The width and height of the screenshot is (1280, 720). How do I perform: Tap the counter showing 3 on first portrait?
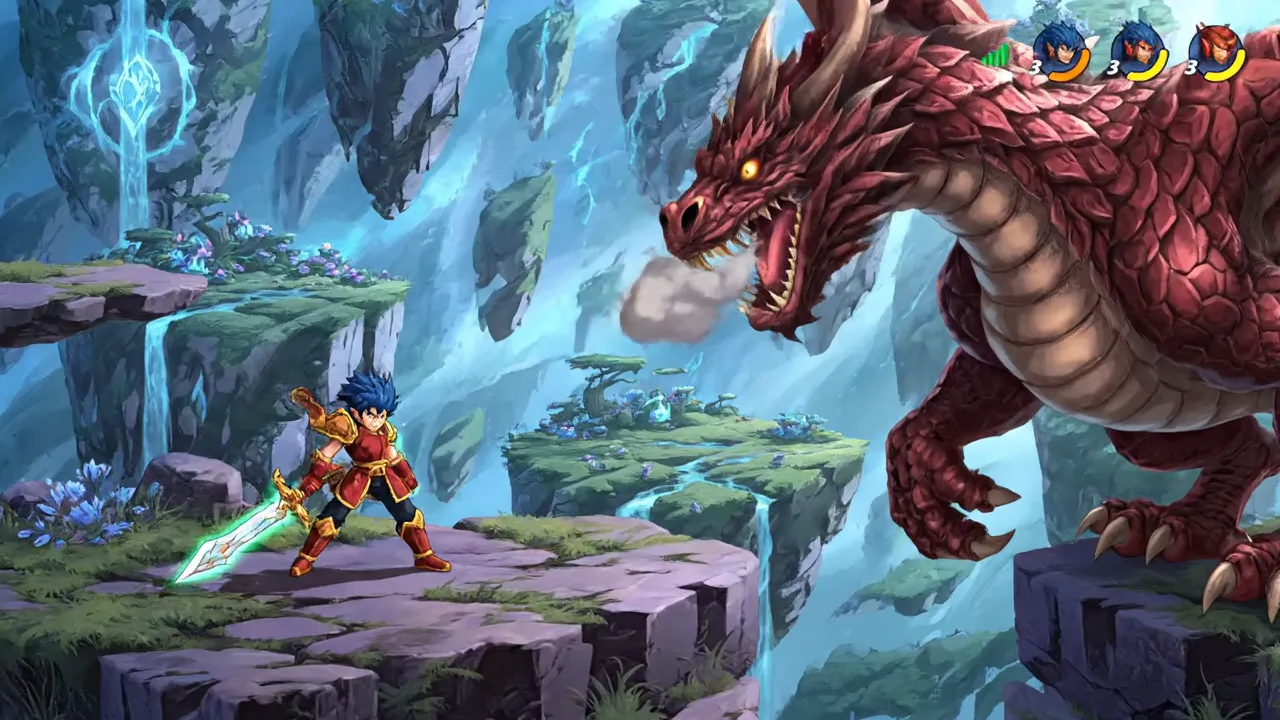pos(1036,68)
